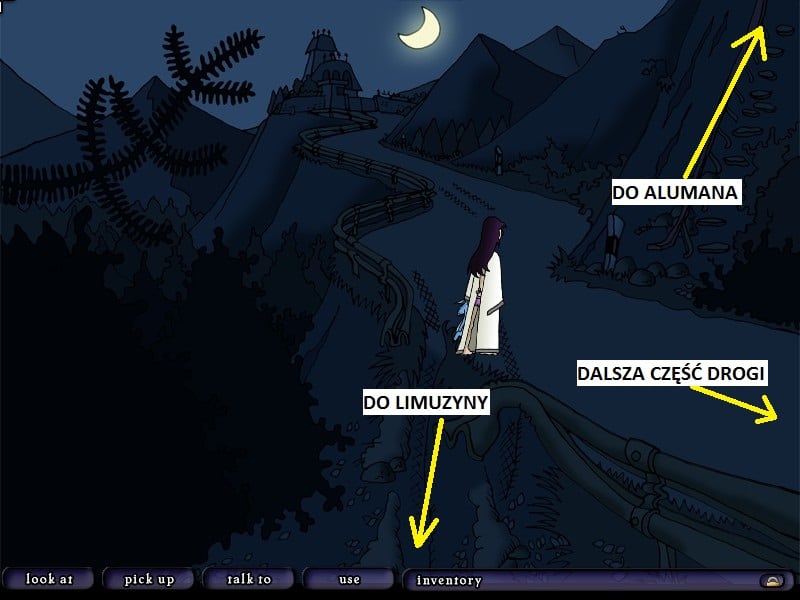
Task: Select the 'use' action button
Action: pos(349,579)
